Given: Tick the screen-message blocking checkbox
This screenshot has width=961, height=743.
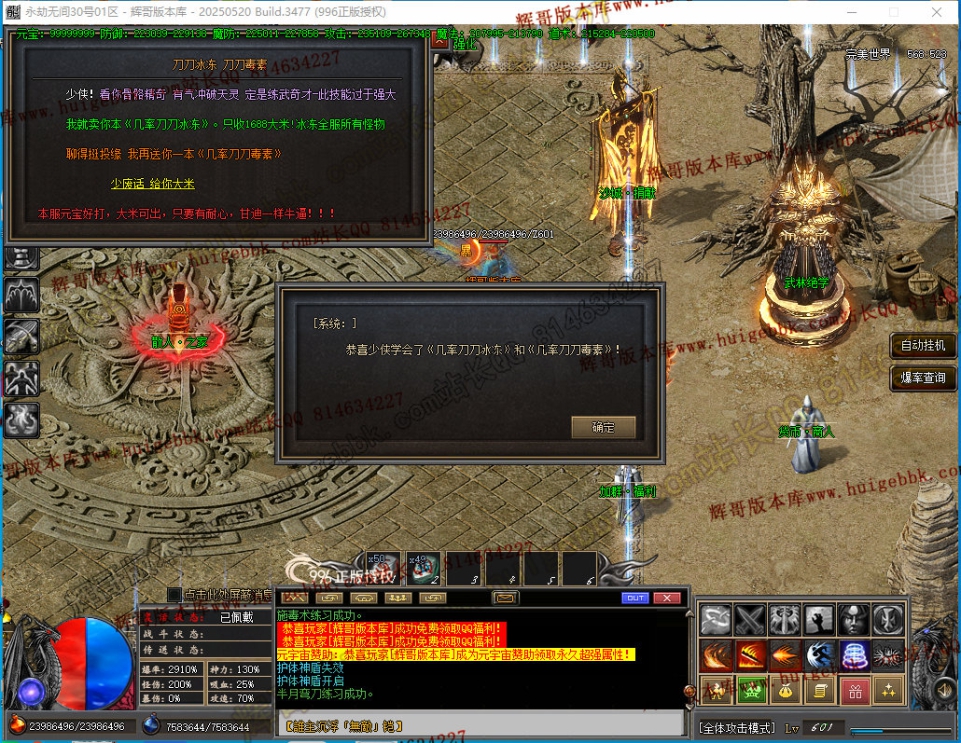Looking at the screenshot, I should (x=175, y=594).
